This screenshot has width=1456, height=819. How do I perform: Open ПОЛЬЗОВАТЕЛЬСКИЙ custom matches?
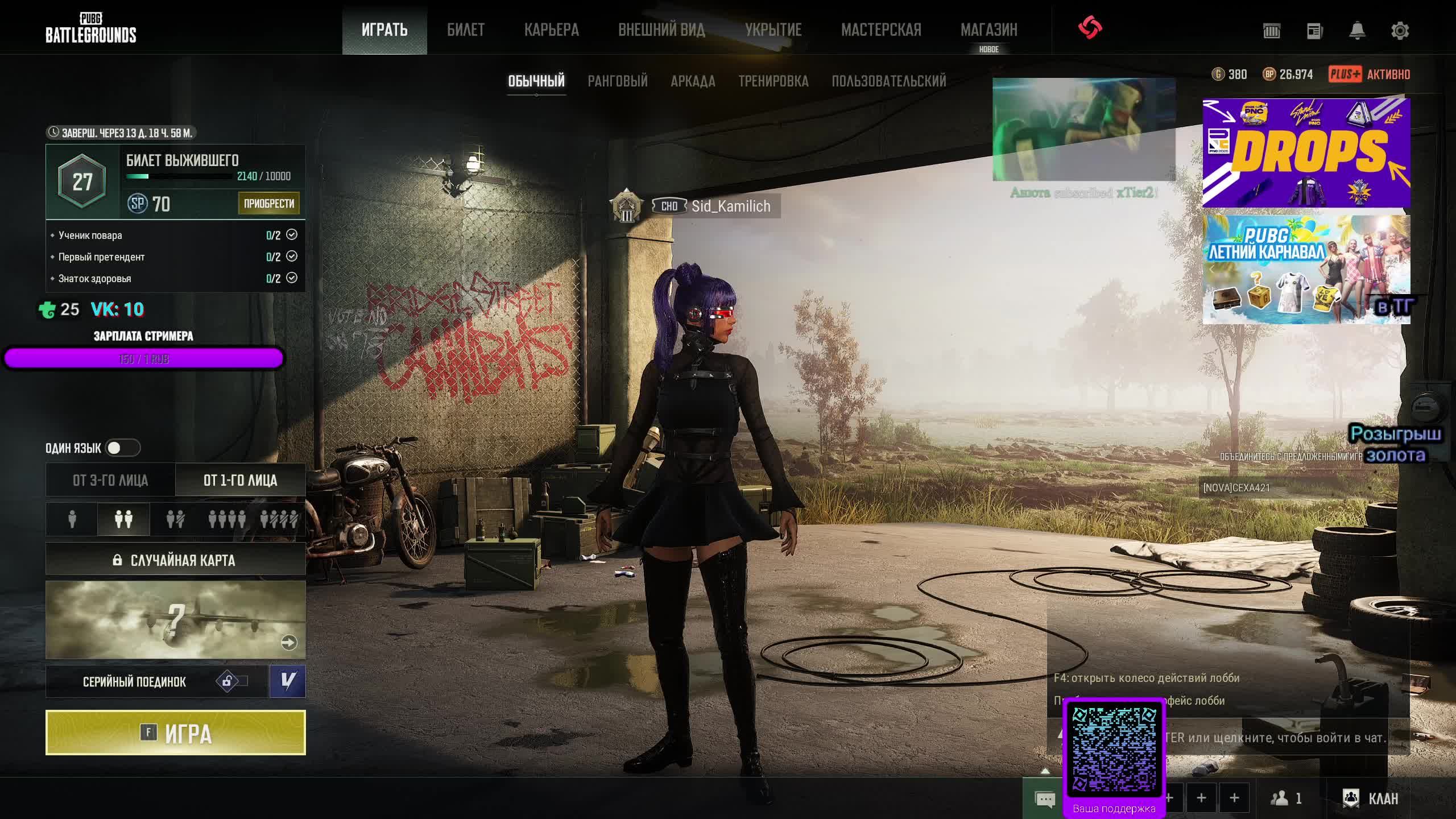point(888,81)
